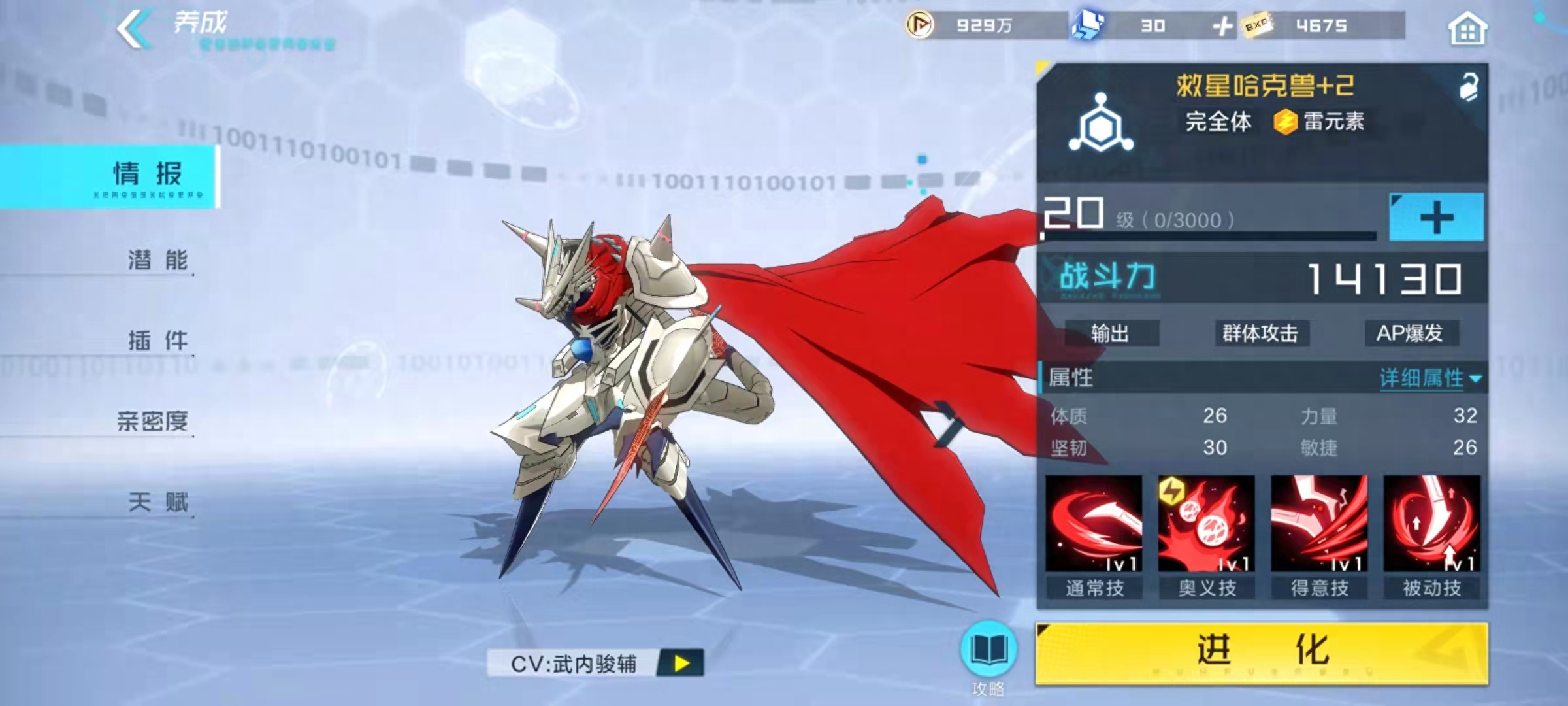Open the 攻略 guide book icon
Image resolution: width=1568 pixels, height=706 pixels.
988,650
